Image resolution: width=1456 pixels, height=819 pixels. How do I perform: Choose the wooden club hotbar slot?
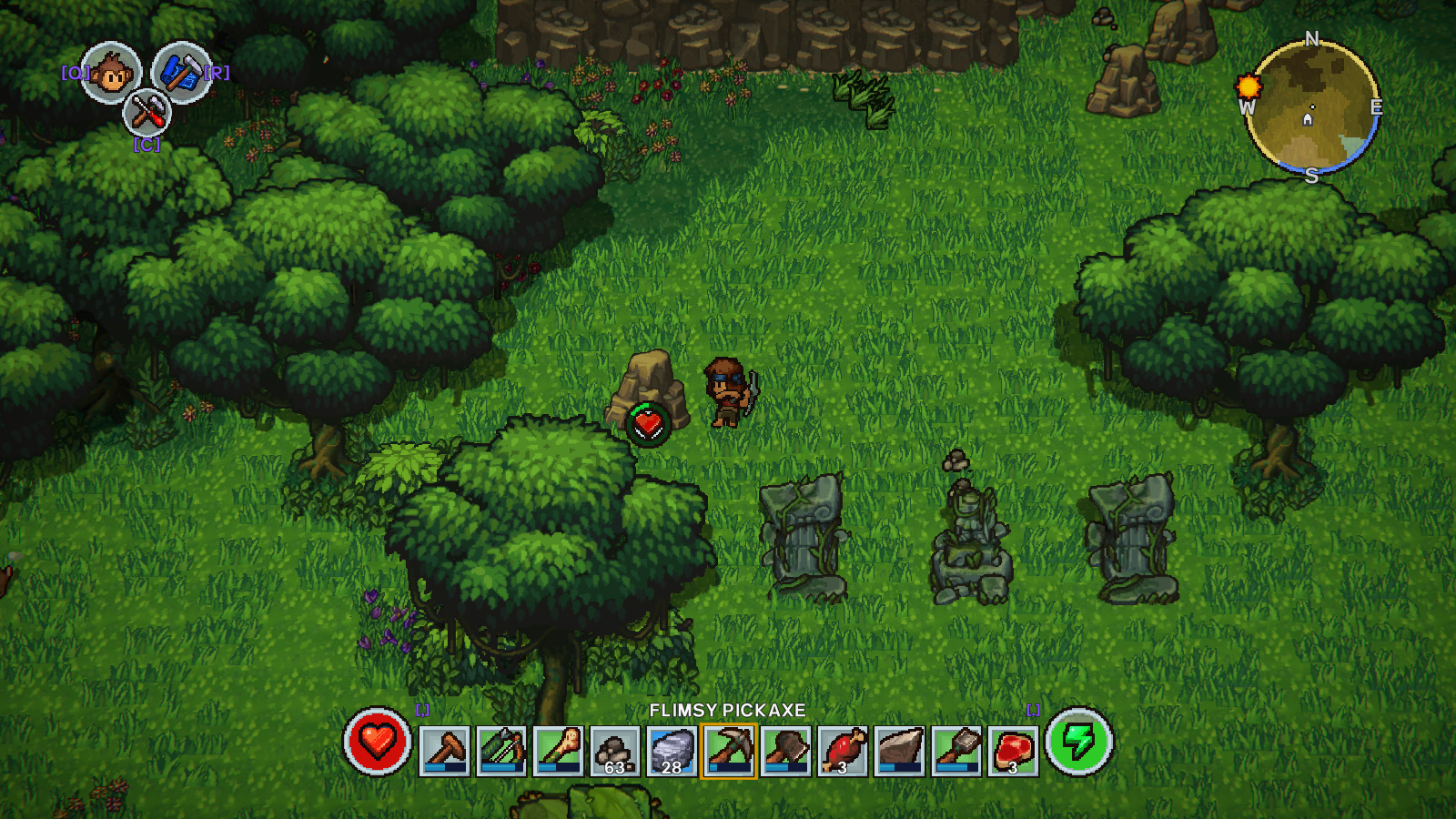[558, 751]
